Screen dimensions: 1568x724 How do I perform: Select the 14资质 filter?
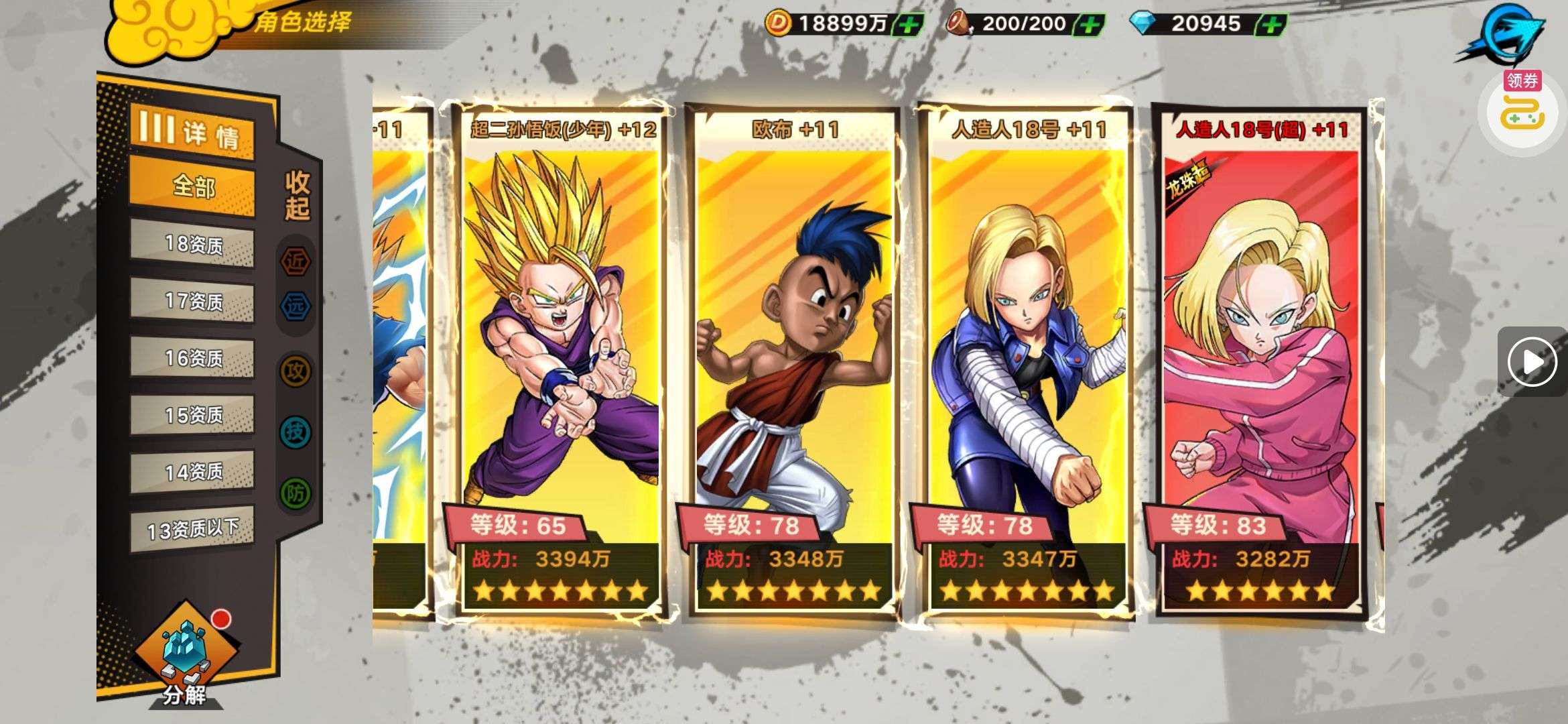tap(192, 473)
